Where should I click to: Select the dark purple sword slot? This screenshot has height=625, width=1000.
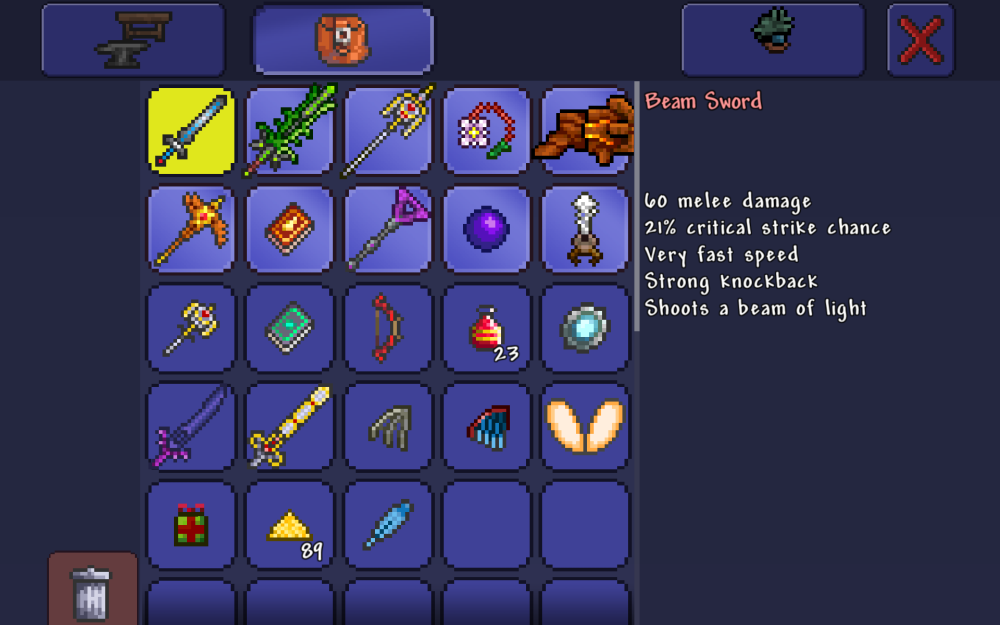pyautogui.click(x=191, y=426)
